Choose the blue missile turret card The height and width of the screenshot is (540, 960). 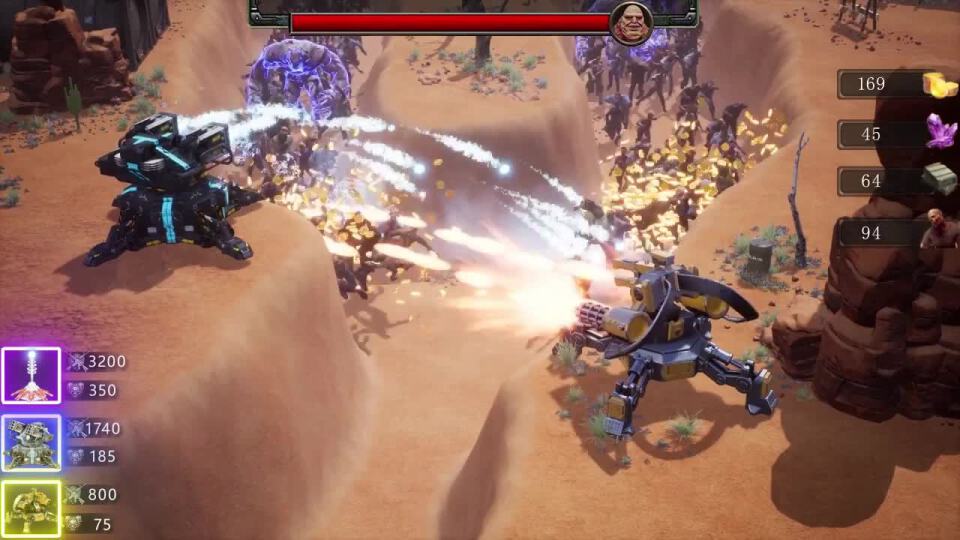(x=31, y=443)
